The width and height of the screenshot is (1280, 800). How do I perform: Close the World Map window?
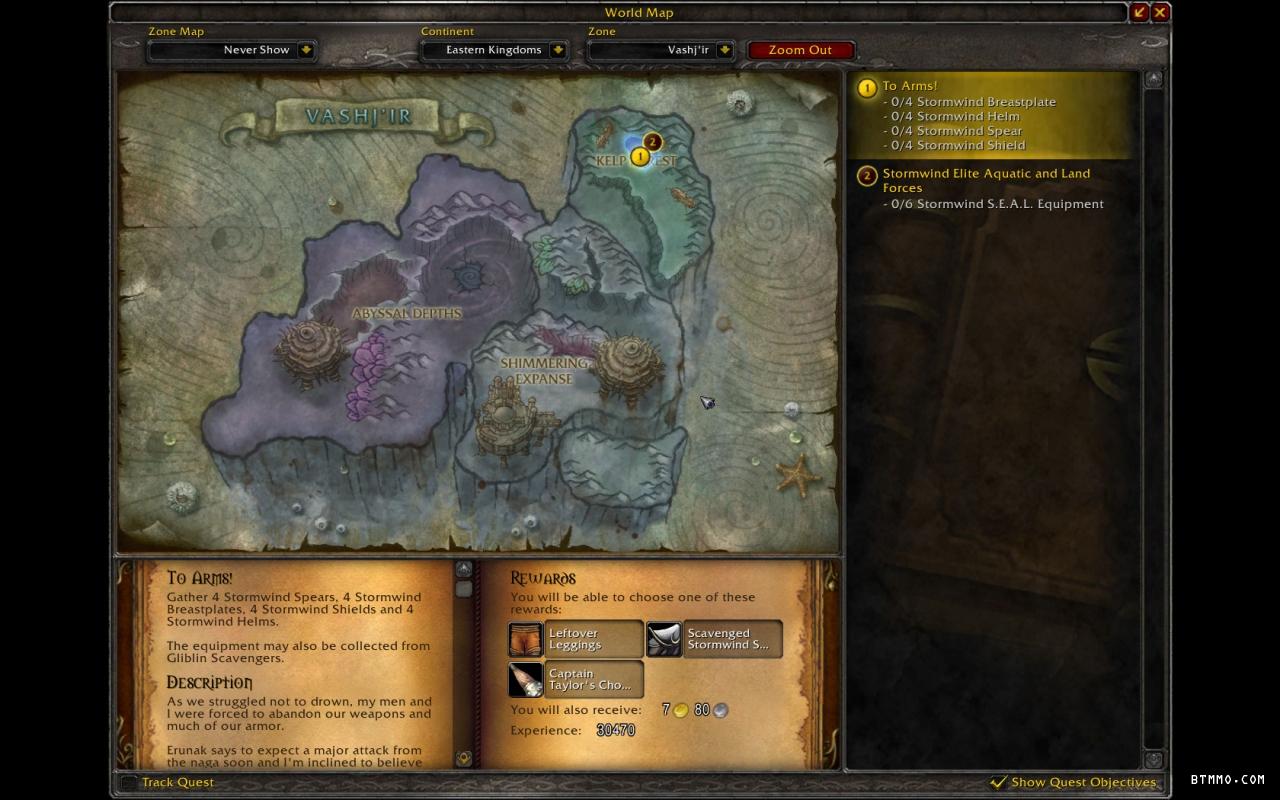click(x=1160, y=12)
